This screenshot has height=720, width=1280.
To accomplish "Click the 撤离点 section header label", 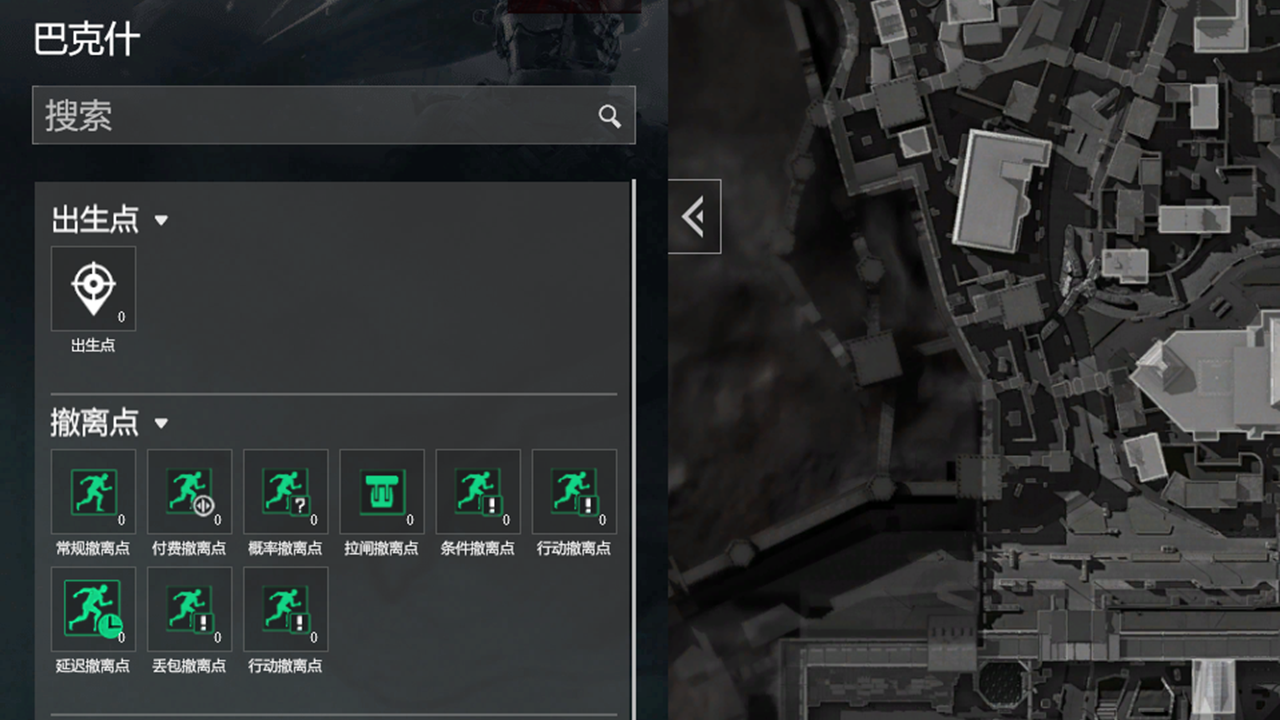I will (93, 423).
